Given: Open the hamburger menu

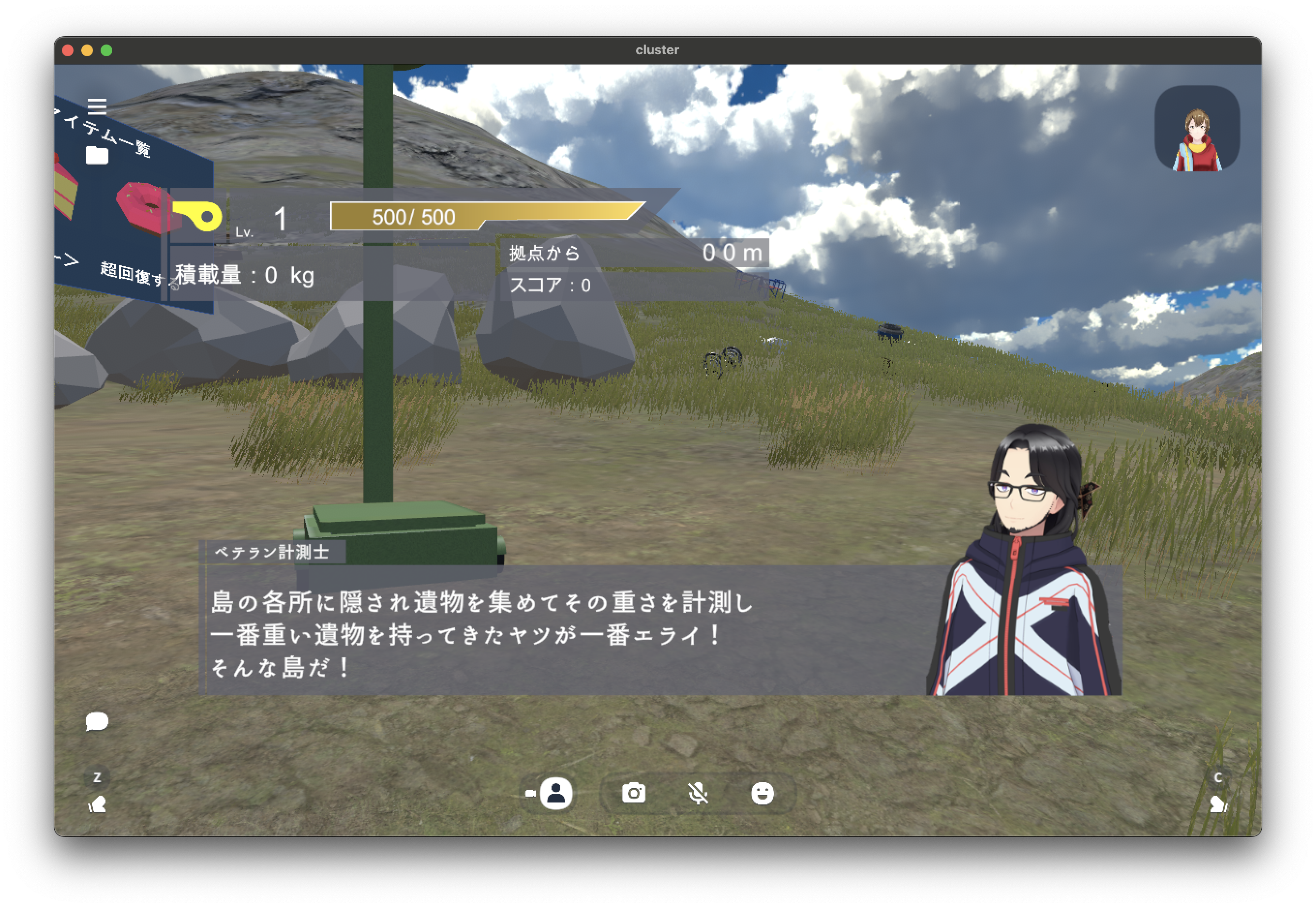Looking at the screenshot, I should click(97, 106).
